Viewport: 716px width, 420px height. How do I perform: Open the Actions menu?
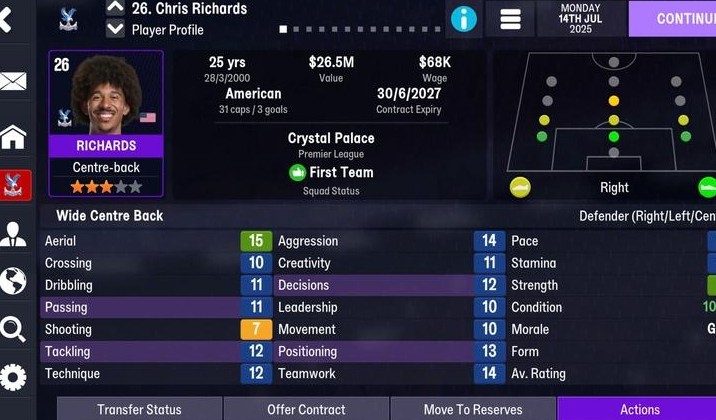(x=638, y=409)
